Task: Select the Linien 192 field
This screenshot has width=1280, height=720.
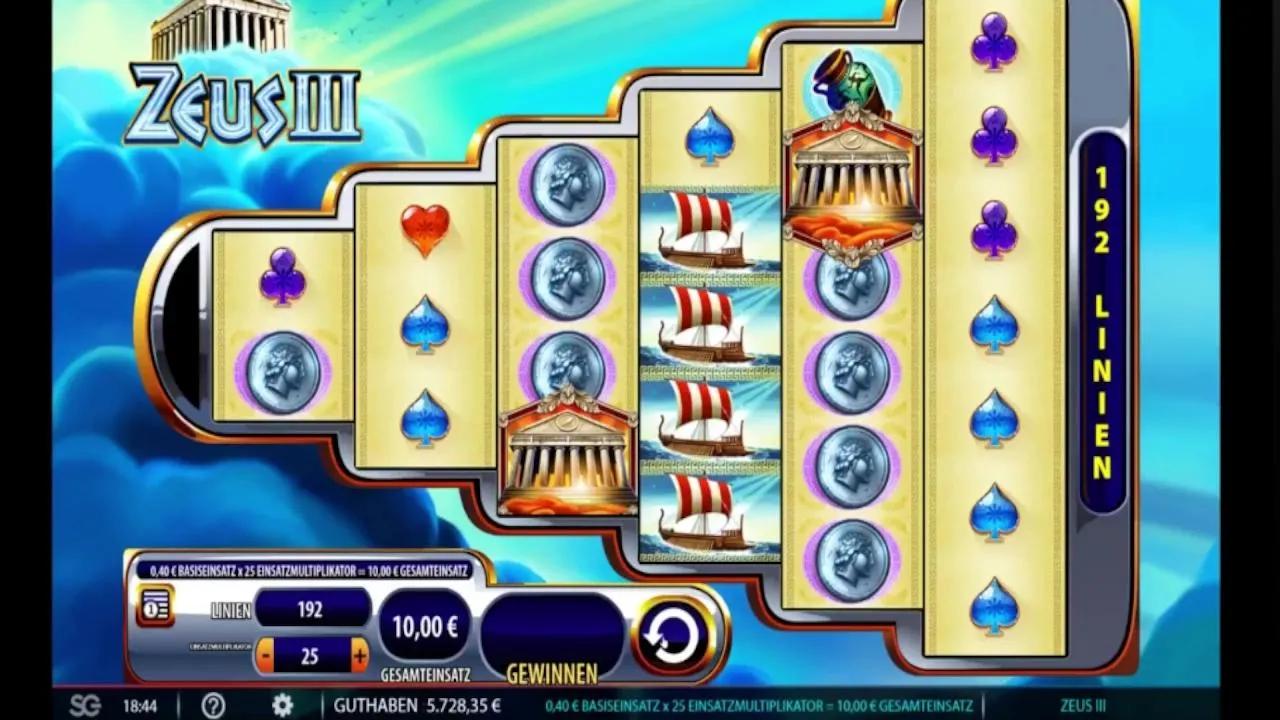Action: [x=312, y=609]
